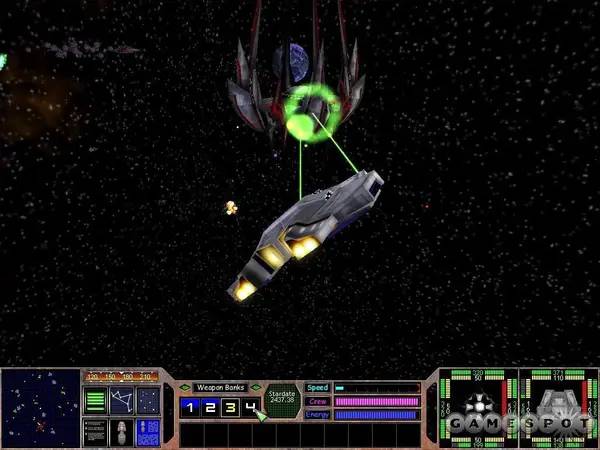Select the grey ship status icon
The height and width of the screenshot is (450, 600).
[x=121, y=432]
